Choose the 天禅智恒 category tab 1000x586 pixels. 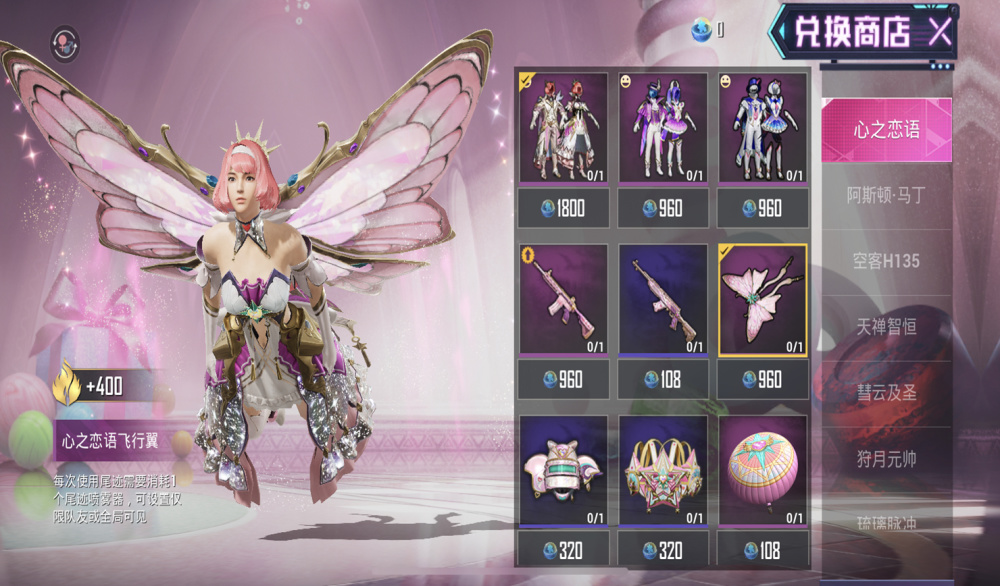[x=886, y=327]
